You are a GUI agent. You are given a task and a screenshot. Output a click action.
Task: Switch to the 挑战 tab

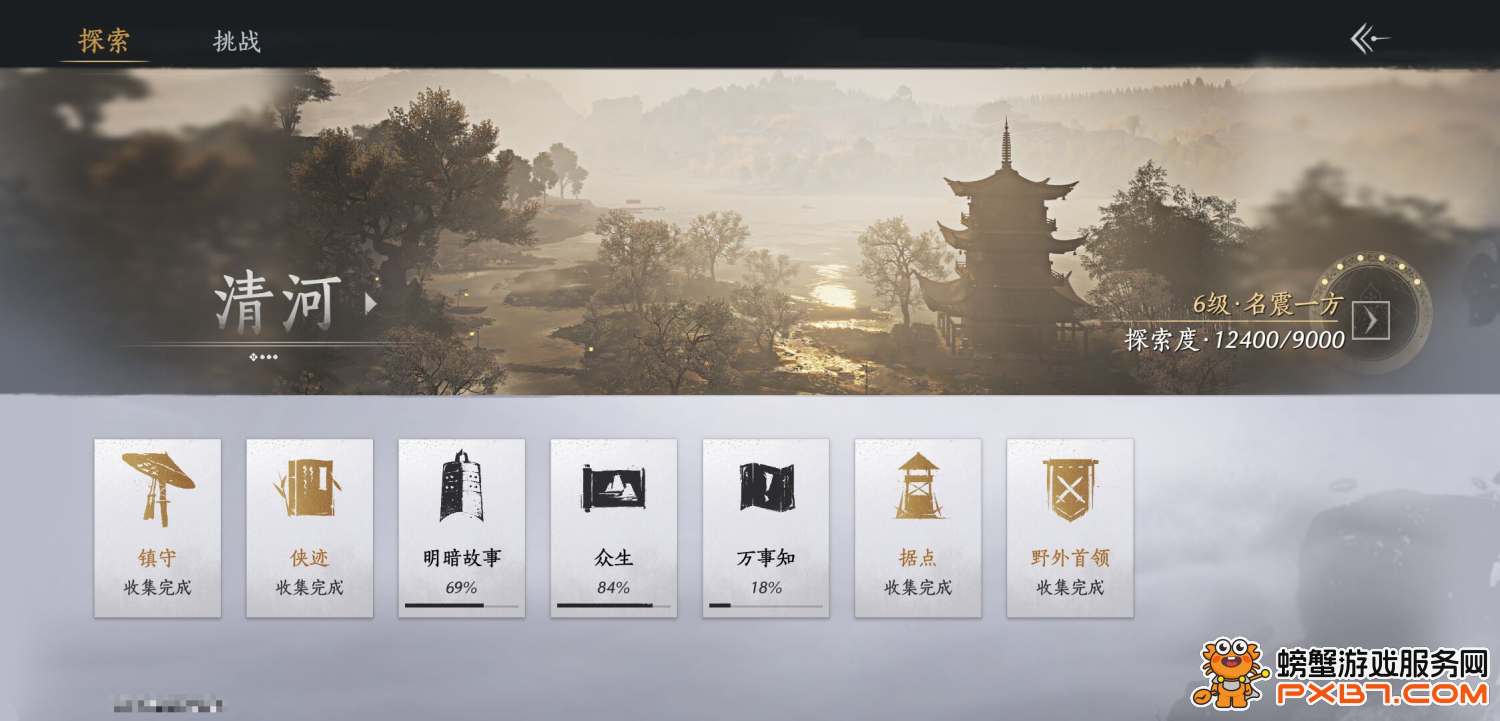(236, 42)
